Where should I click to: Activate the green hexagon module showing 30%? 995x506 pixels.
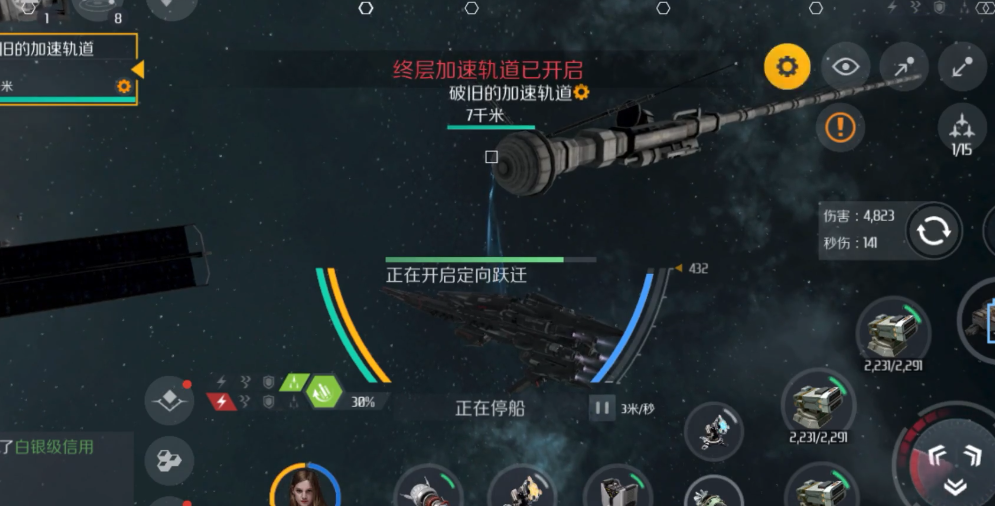click(324, 391)
